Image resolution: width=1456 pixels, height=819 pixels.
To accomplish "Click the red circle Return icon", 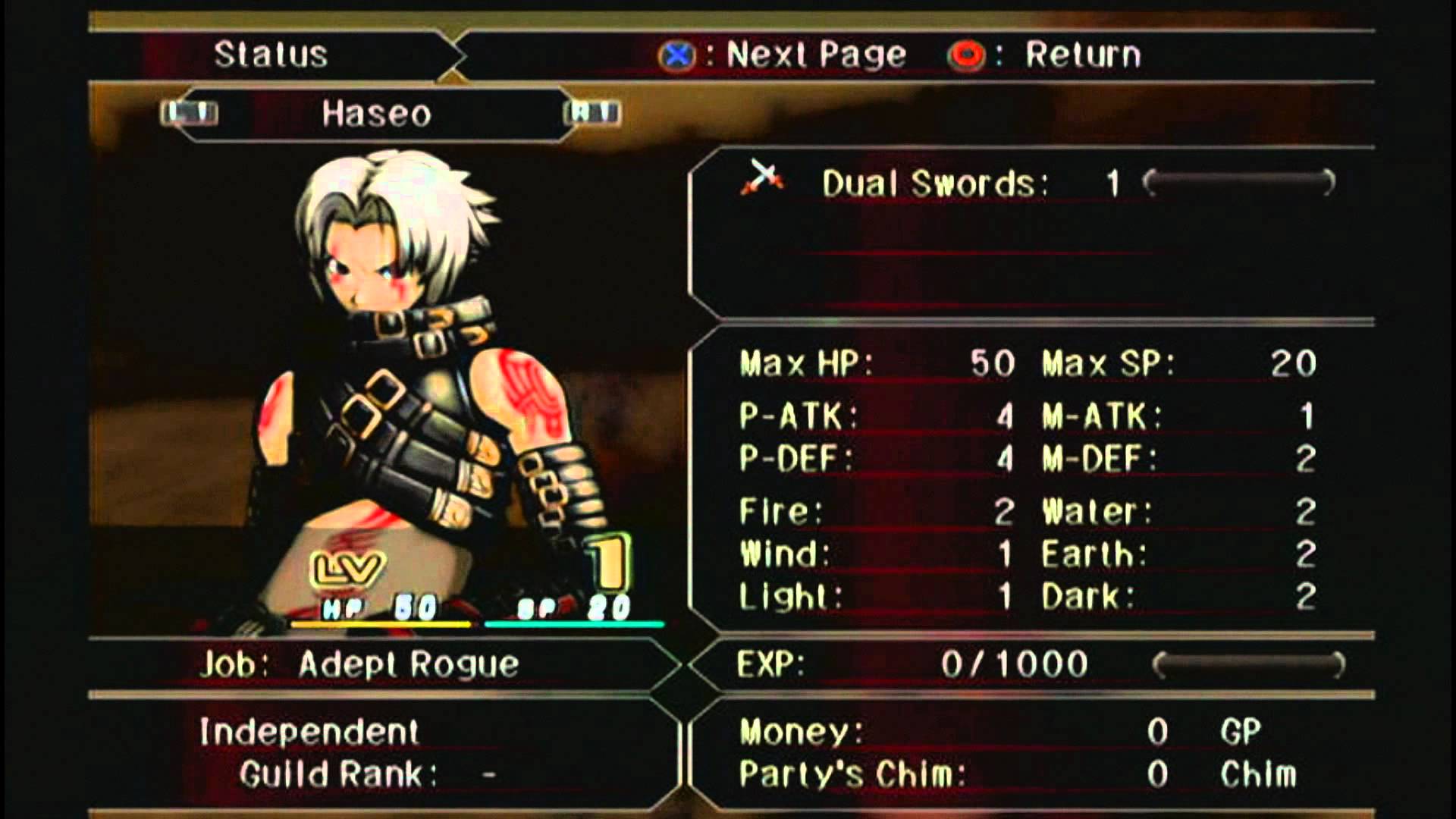I will point(966,53).
